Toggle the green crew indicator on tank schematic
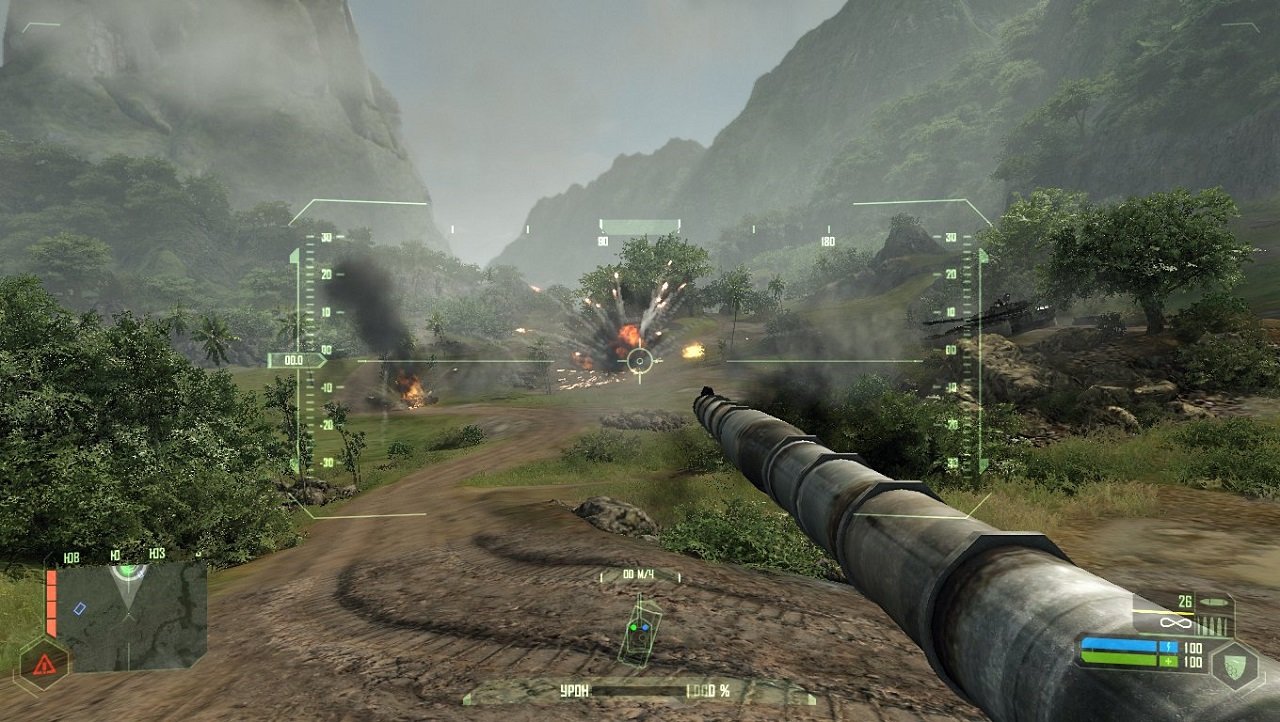Image resolution: width=1280 pixels, height=722 pixels. (x=633, y=627)
